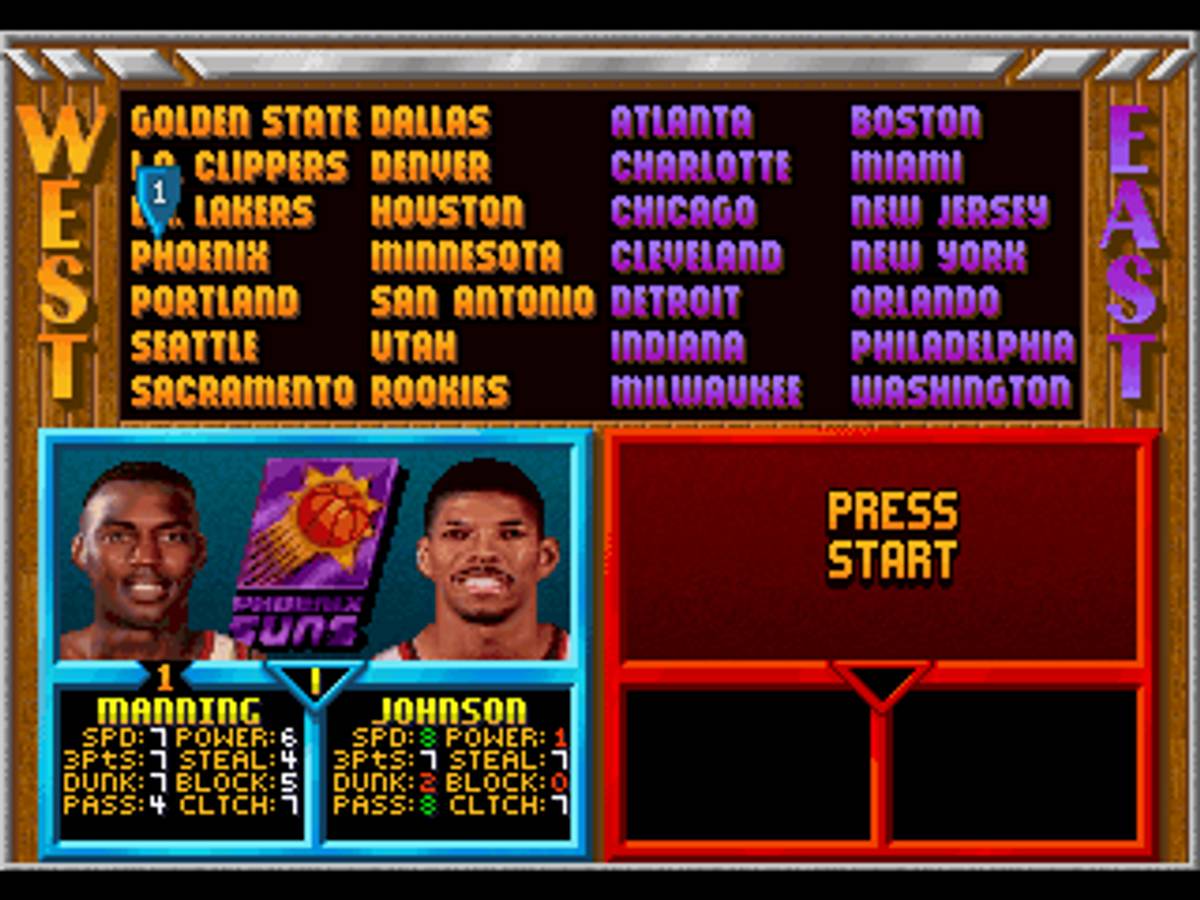This screenshot has height=900, width=1200.
Task: Pick Washington from the team list
Action: click(961, 391)
